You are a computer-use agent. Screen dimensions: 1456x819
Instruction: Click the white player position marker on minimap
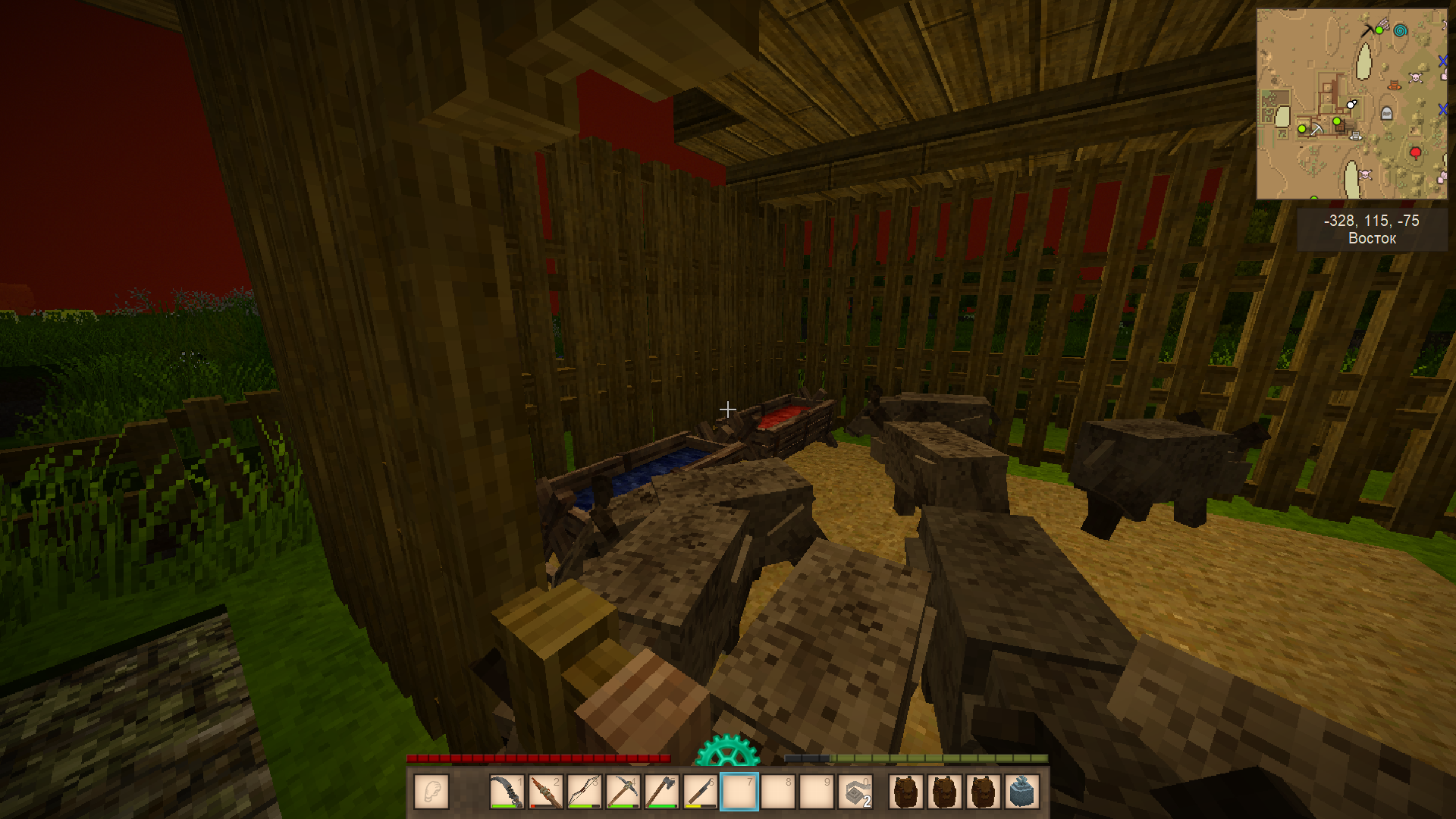coord(1351,104)
